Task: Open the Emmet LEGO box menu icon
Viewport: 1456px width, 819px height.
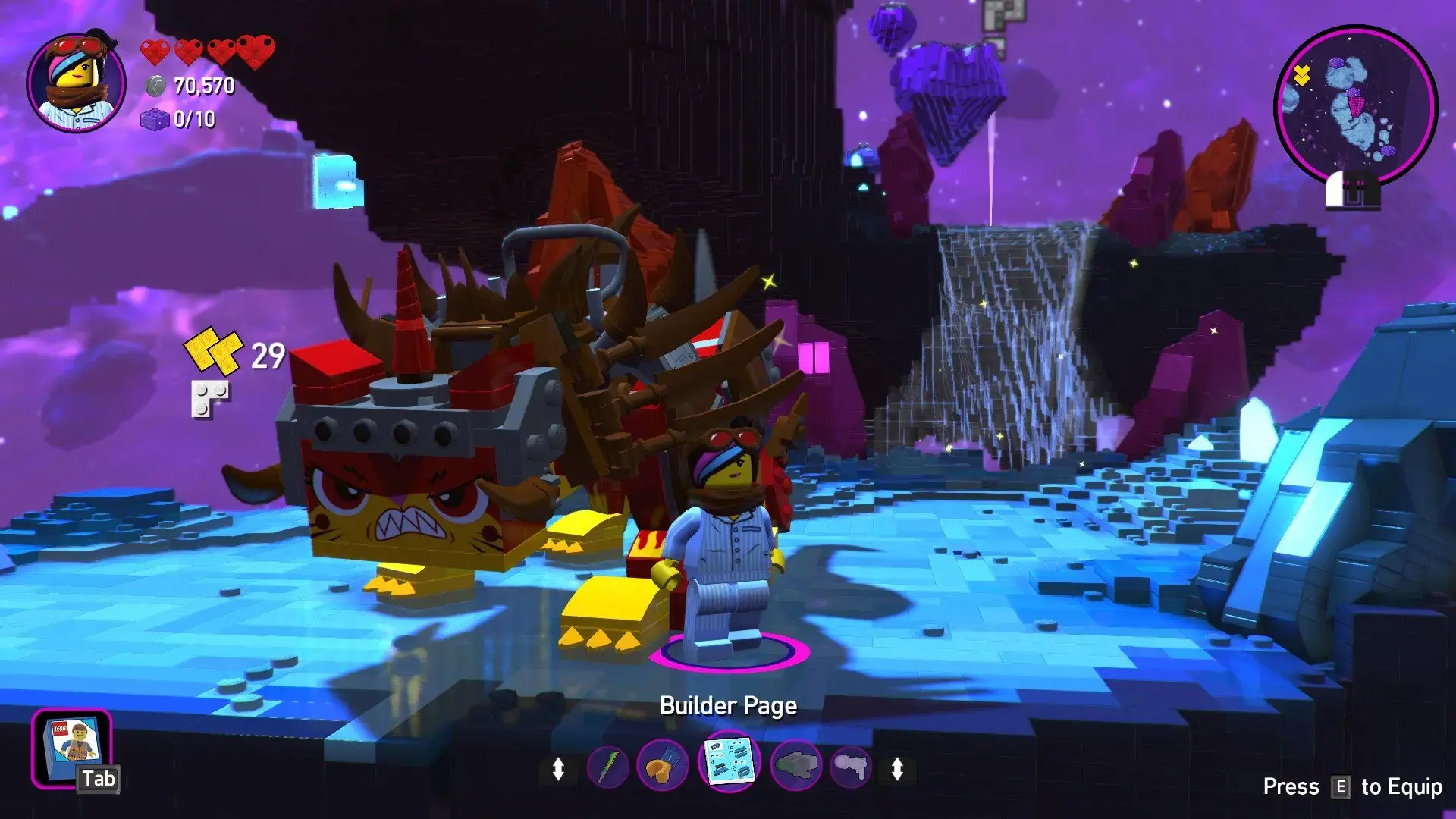Action: [x=72, y=747]
